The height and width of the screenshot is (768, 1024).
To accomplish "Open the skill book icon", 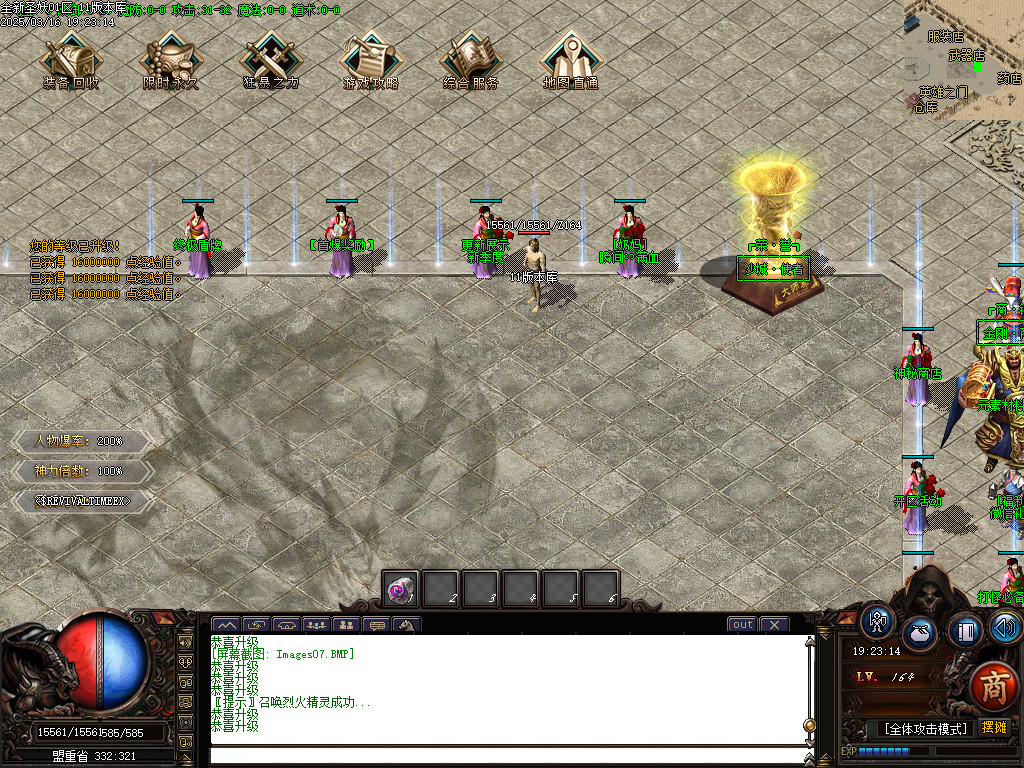I will (x=964, y=631).
